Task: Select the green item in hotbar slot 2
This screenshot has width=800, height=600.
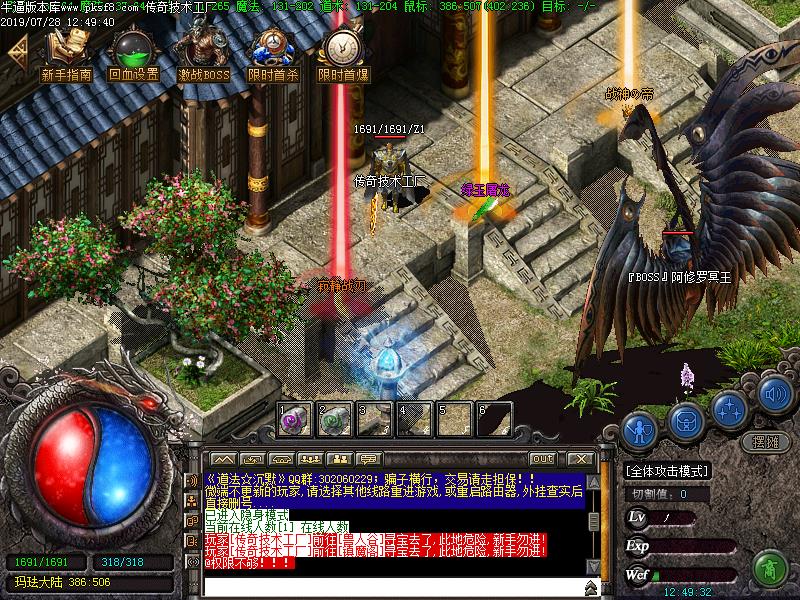Action: pos(334,420)
